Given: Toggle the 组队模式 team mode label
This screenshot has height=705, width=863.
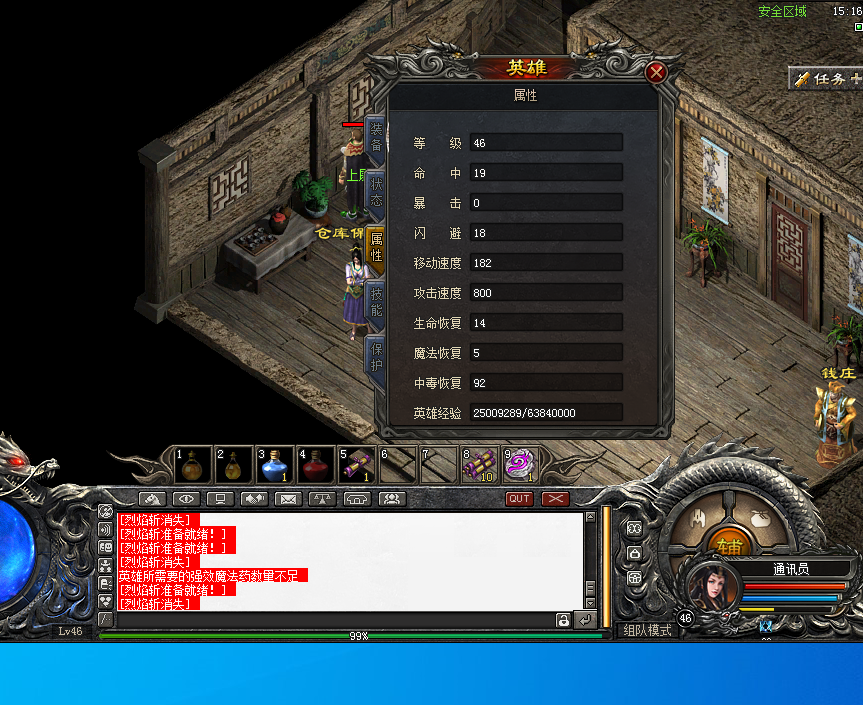Looking at the screenshot, I should 648,630.
